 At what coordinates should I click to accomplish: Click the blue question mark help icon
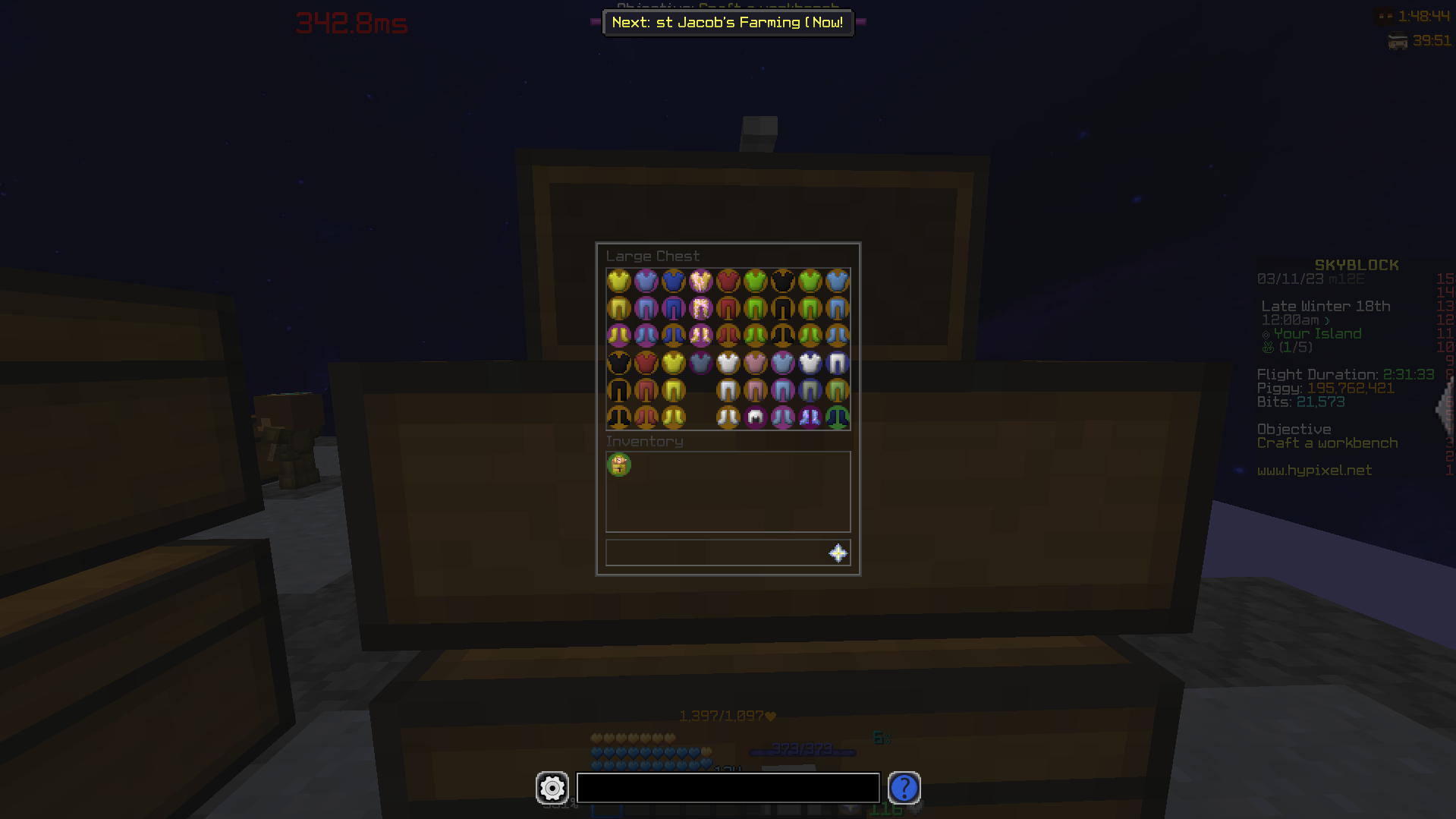[904, 789]
